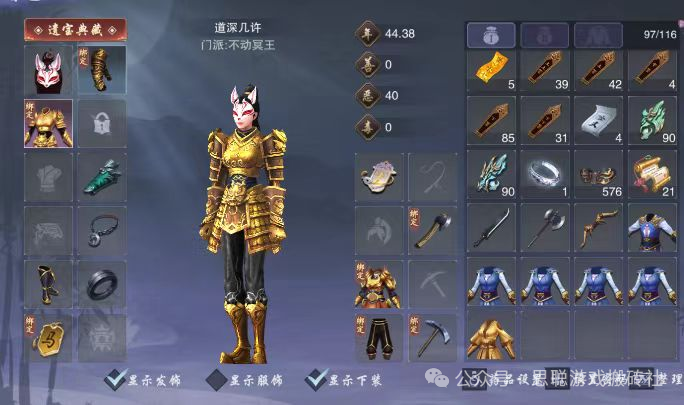Select the fox mask headgear slot

coord(48,70)
